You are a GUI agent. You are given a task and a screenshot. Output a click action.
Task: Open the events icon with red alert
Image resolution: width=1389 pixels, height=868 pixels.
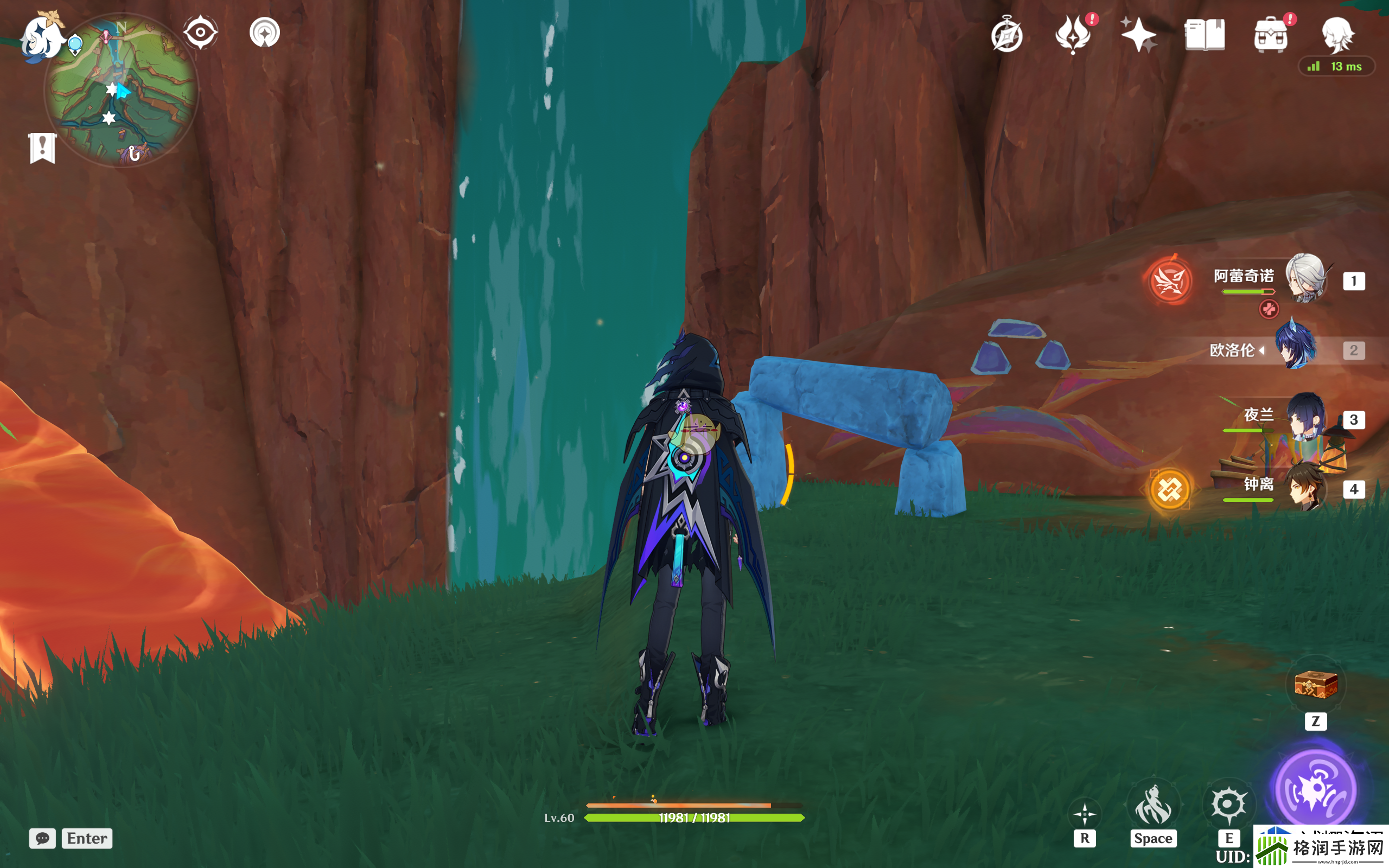(x=1073, y=34)
